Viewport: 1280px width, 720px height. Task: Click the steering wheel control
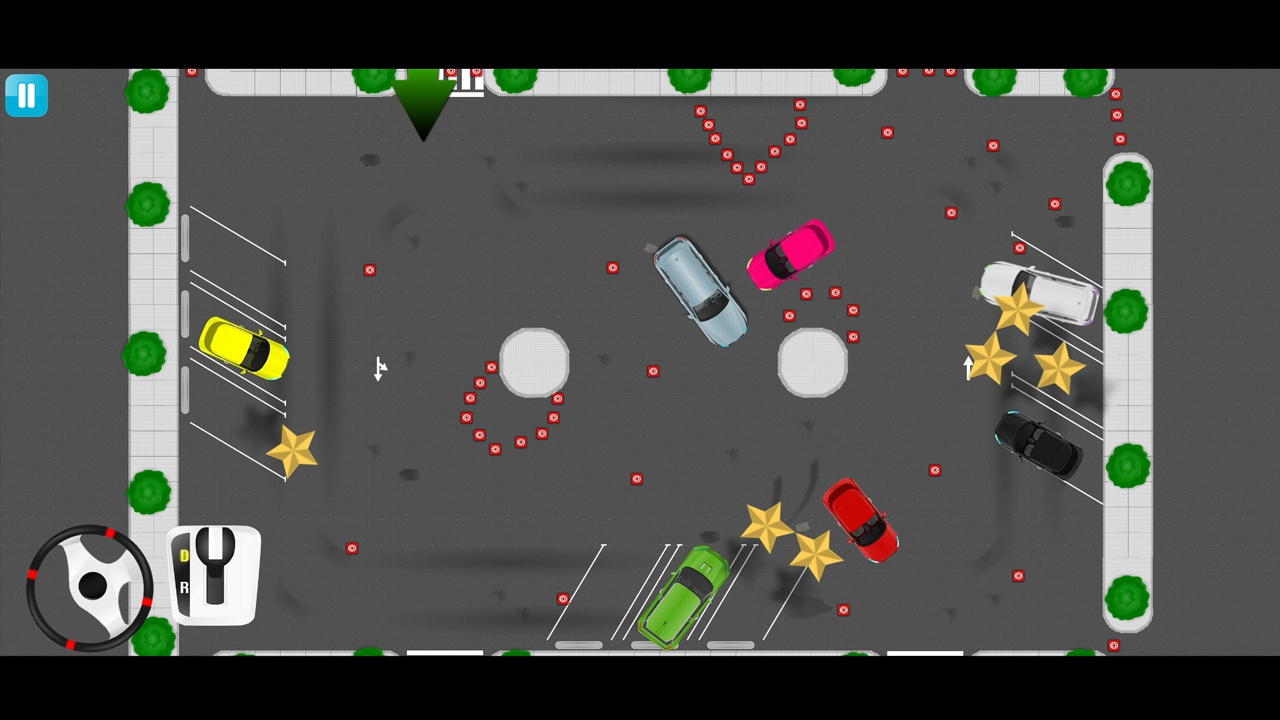coord(90,583)
